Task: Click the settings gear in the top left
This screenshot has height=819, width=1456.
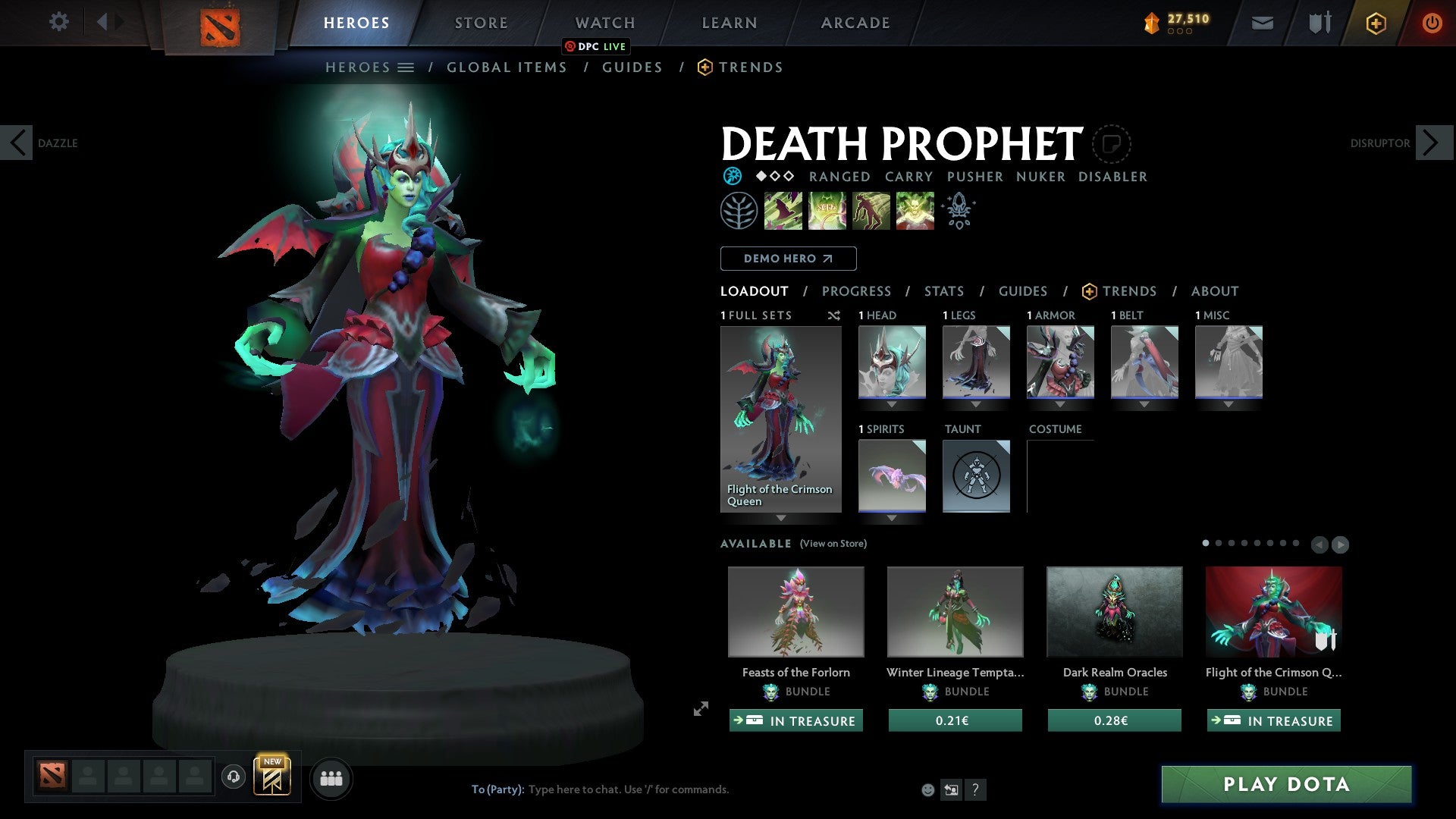Action: (59, 22)
